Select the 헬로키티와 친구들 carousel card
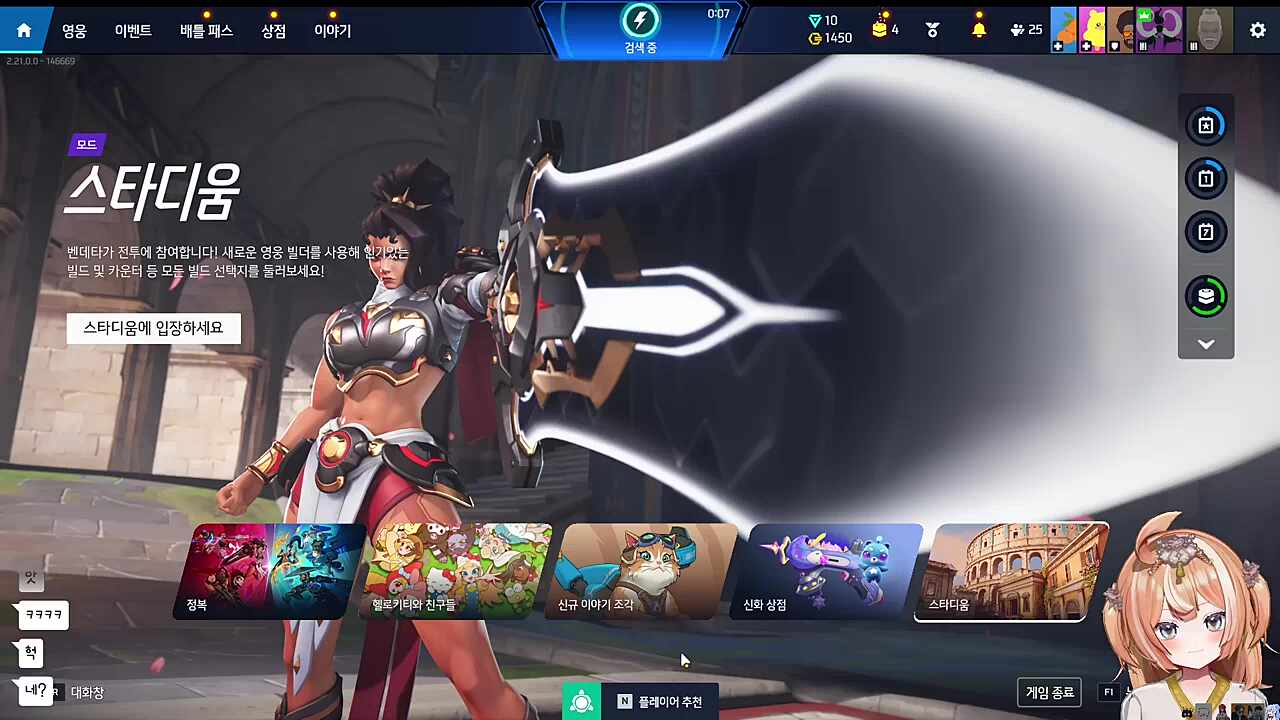 click(457, 570)
